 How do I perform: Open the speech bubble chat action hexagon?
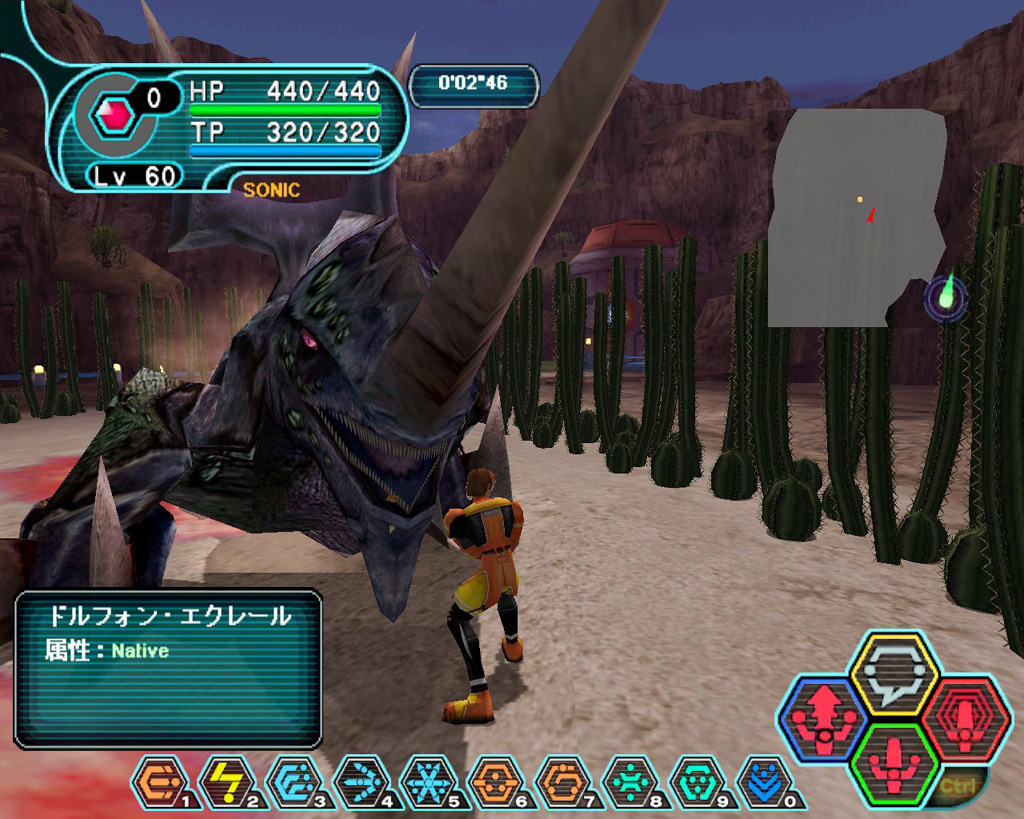pos(894,674)
